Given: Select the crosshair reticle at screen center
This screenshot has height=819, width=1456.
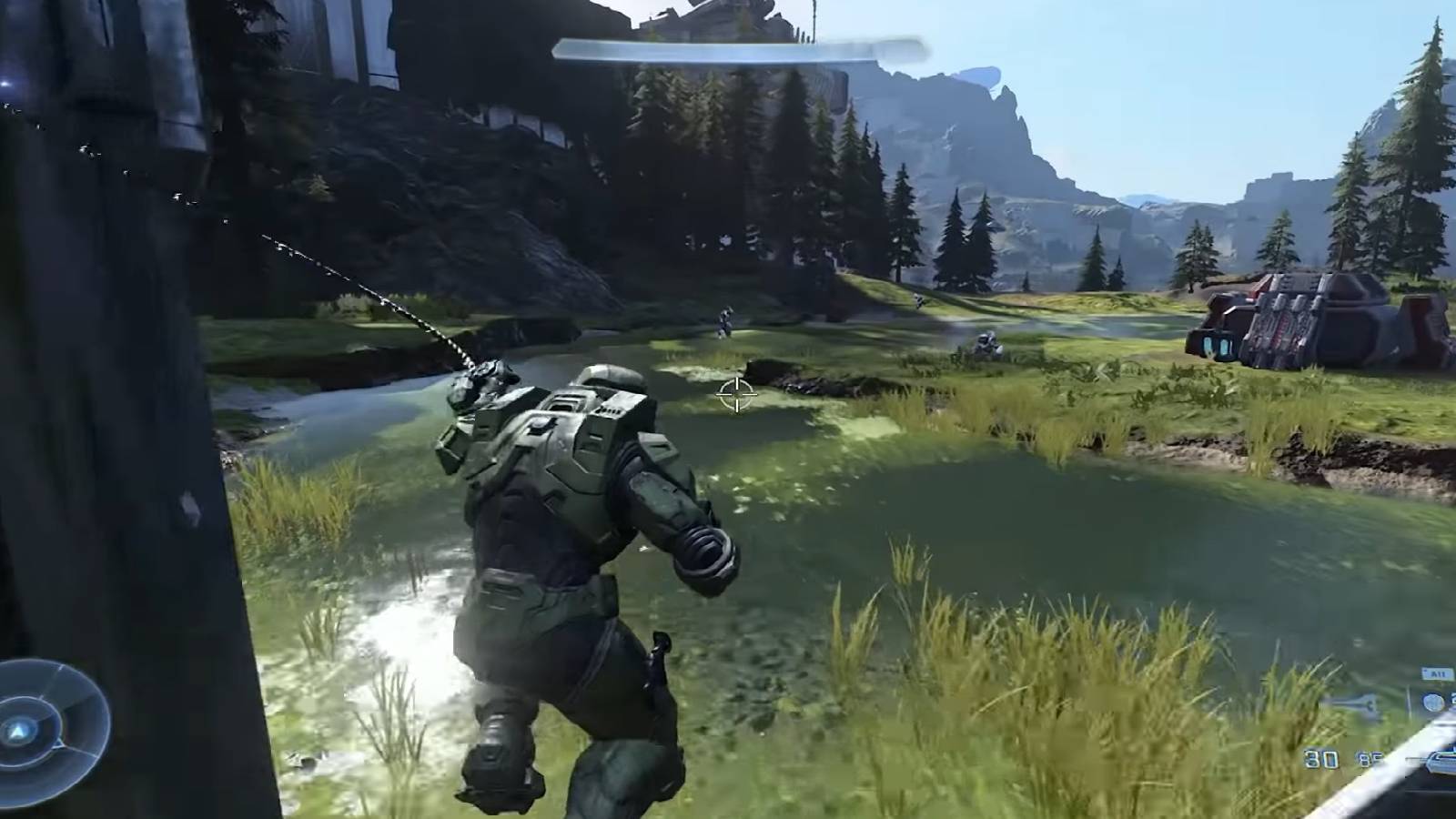Looking at the screenshot, I should pos(735,395).
